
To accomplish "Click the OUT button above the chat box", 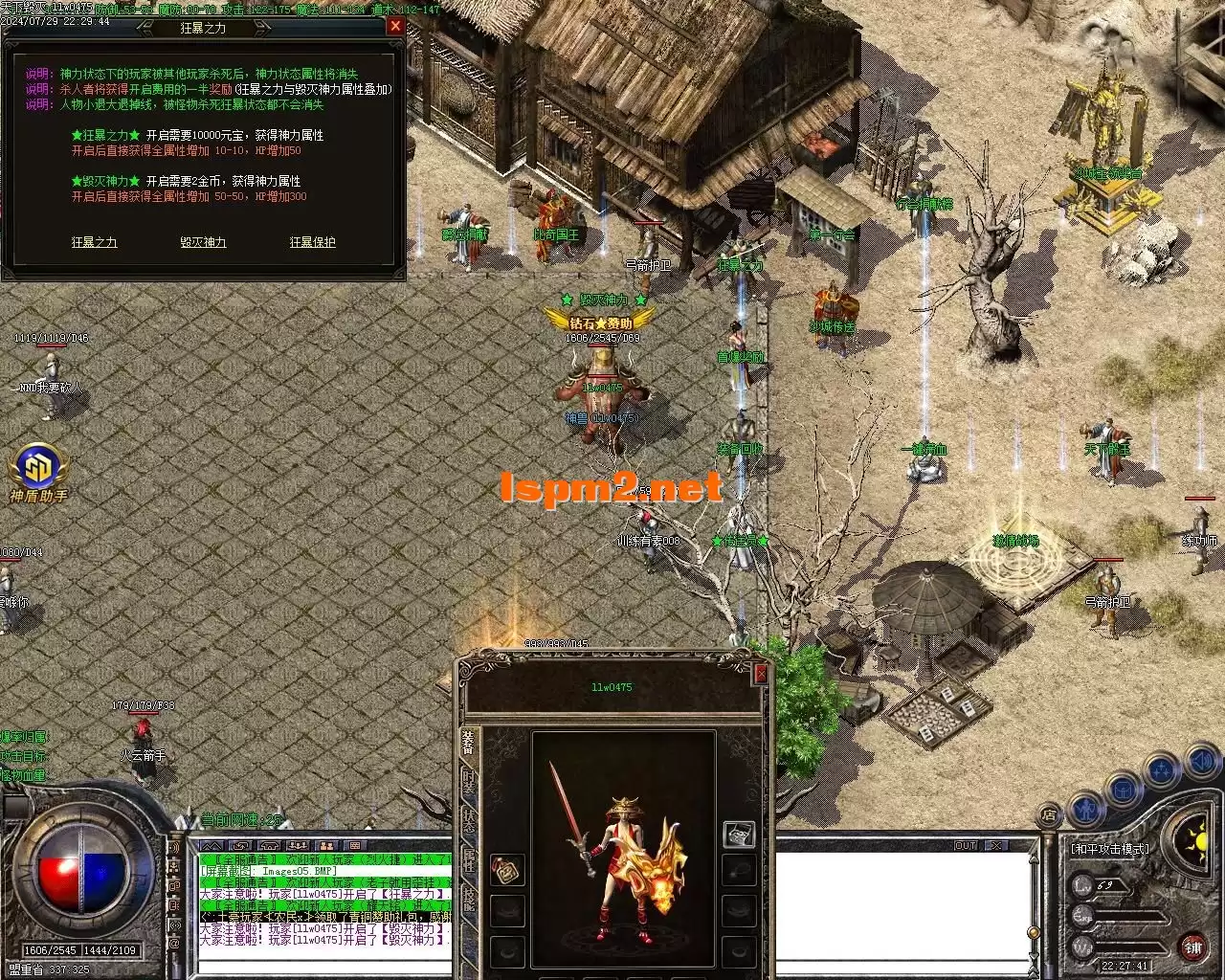I will [x=966, y=846].
